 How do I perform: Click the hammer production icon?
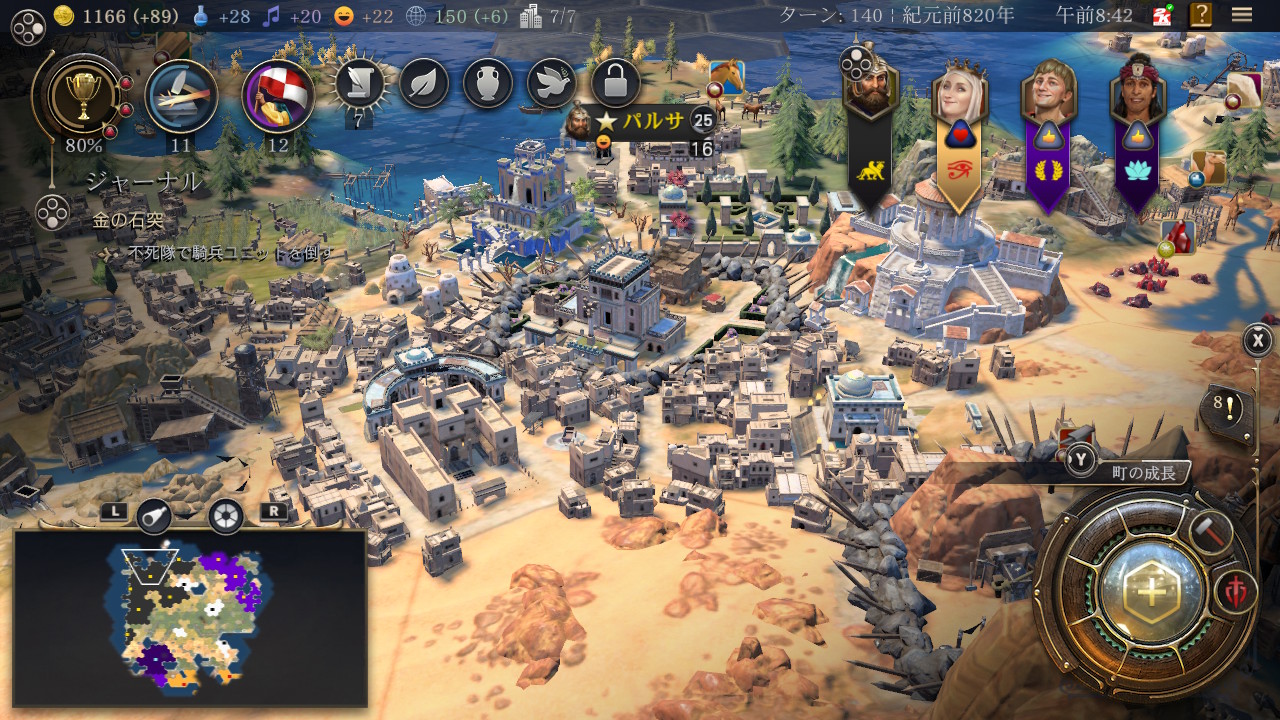tap(1209, 531)
